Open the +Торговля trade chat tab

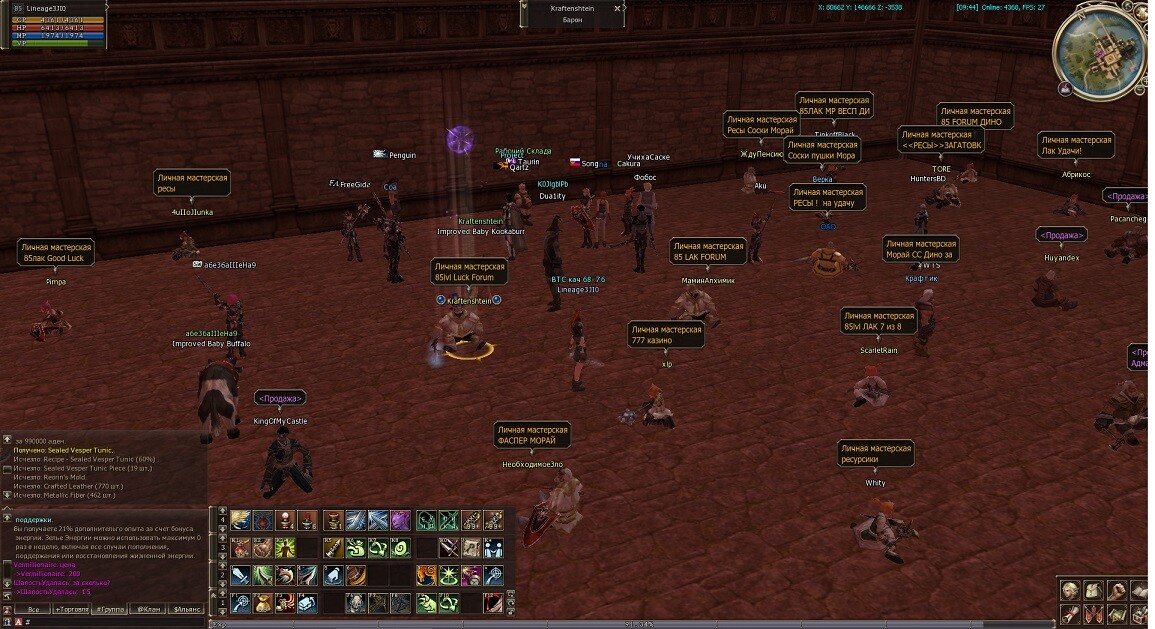(x=72, y=608)
